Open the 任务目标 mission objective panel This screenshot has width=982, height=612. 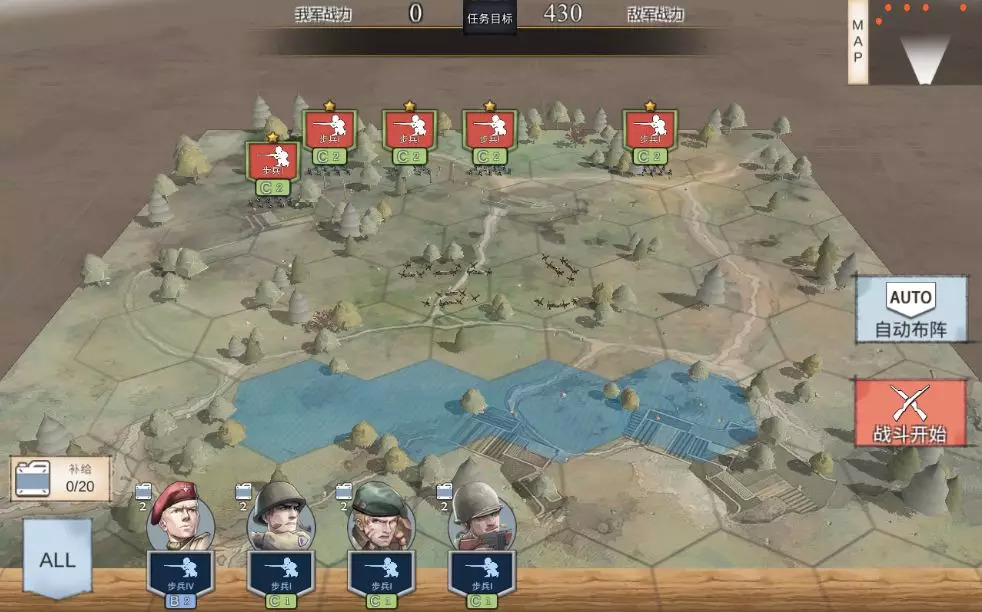(490, 17)
